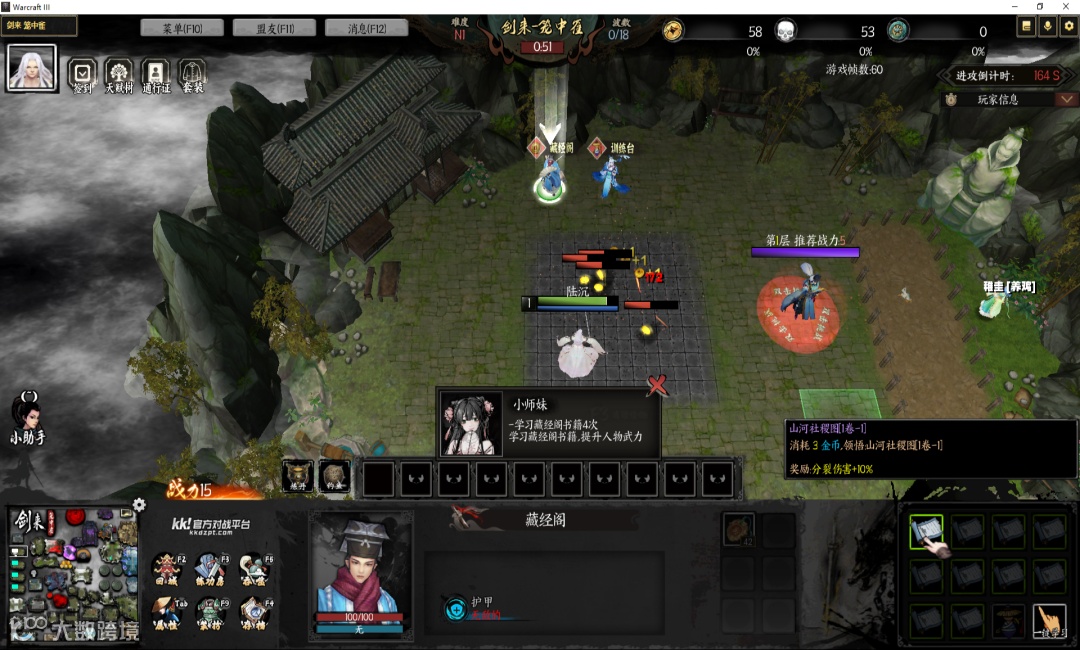Select the highlighted book in the command grid
The image size is (1080, 650).
point(926,531)
